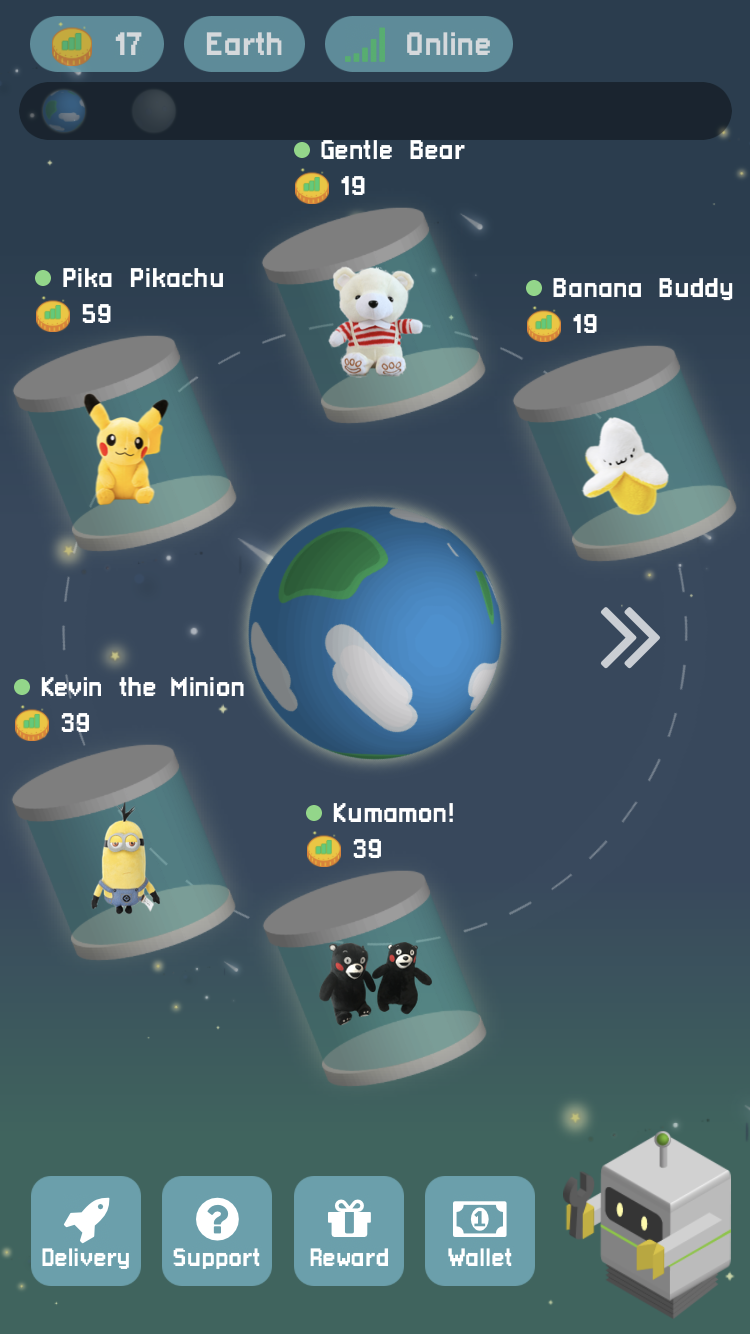Open the Earth planet selector pill

pos(244,44)
